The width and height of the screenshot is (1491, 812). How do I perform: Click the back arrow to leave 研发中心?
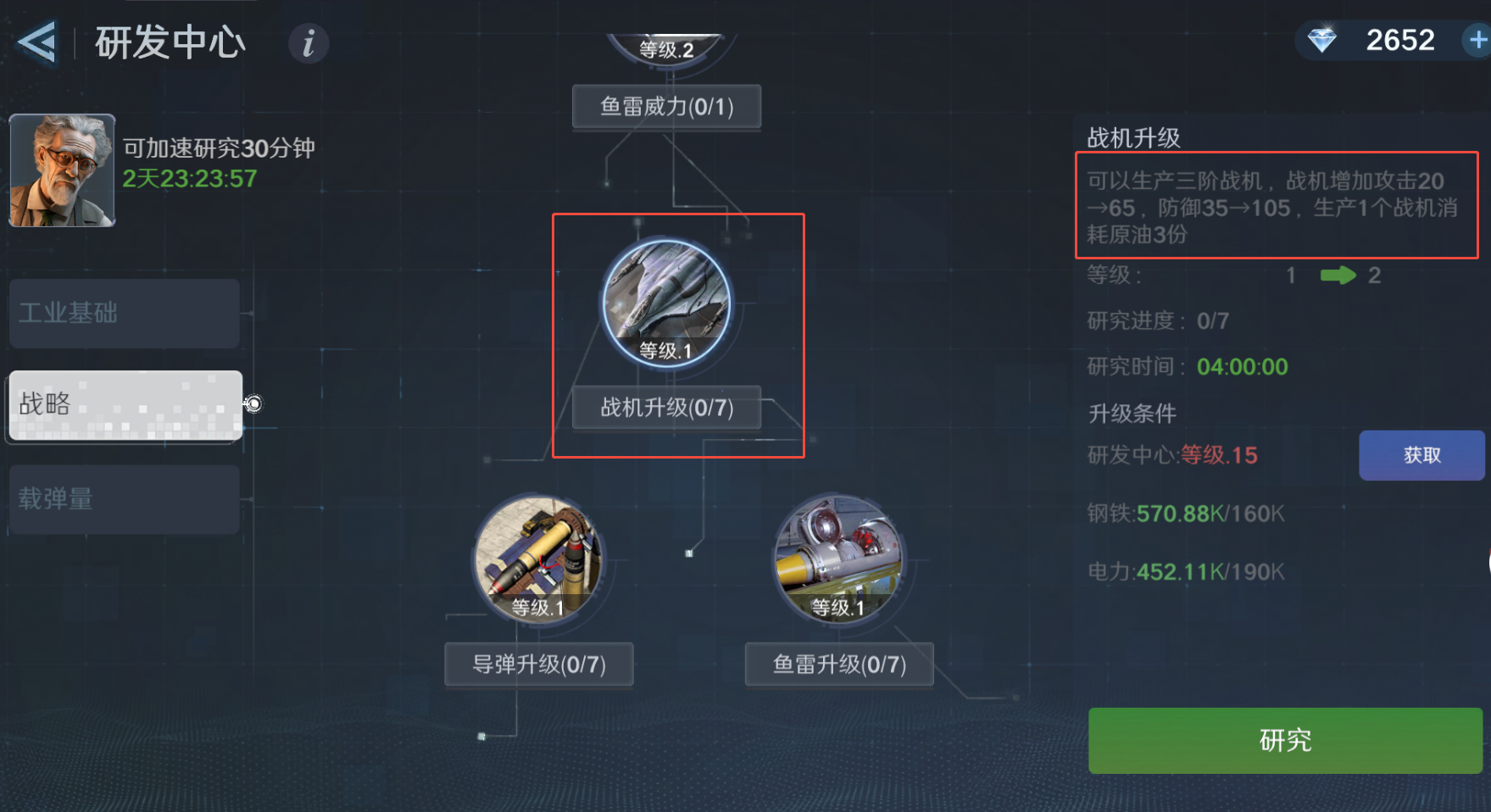point(36,42)
